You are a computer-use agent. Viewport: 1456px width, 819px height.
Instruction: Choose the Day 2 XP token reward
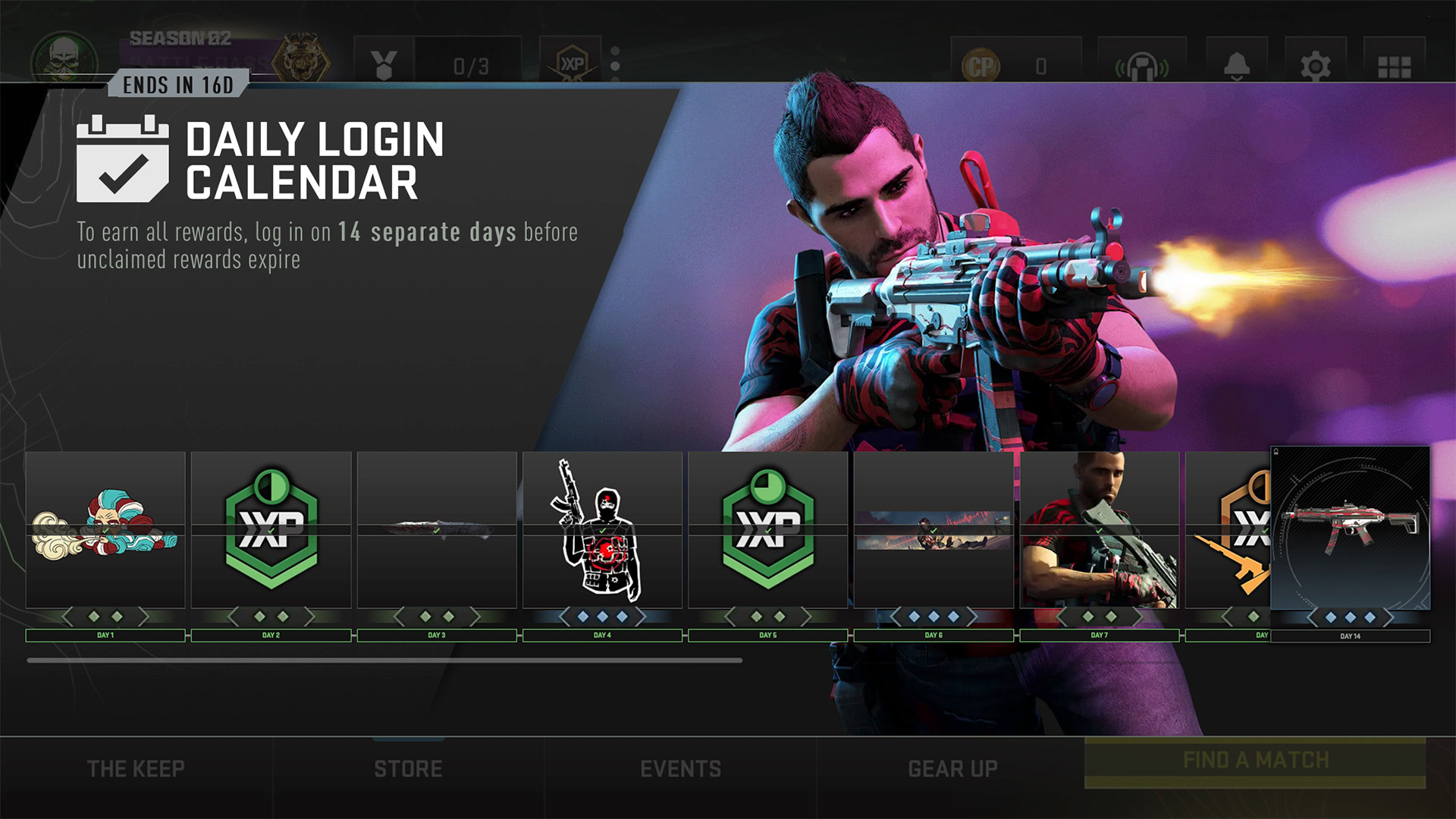271,530
